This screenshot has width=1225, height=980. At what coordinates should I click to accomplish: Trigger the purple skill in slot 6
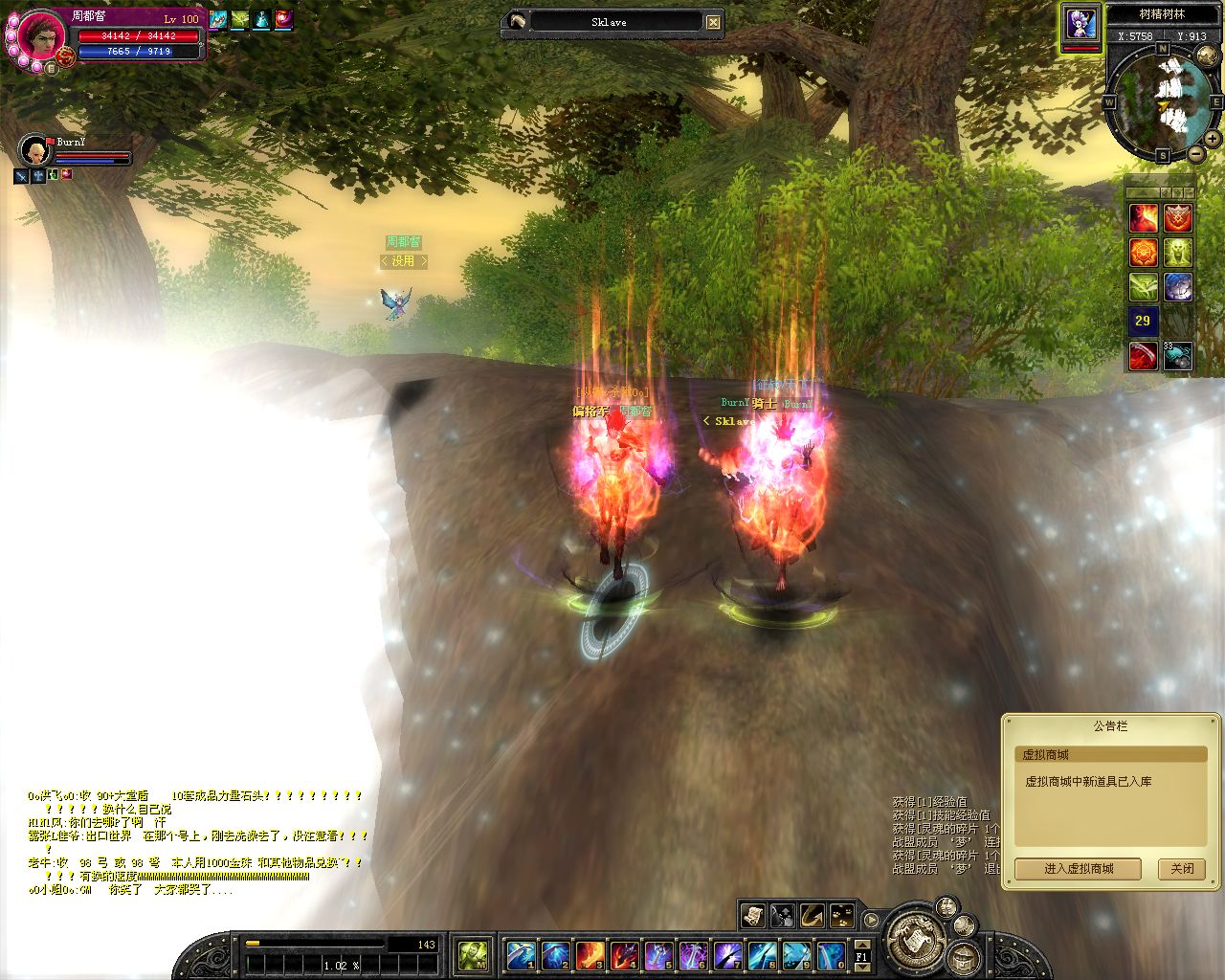click(x=693, y=955)
